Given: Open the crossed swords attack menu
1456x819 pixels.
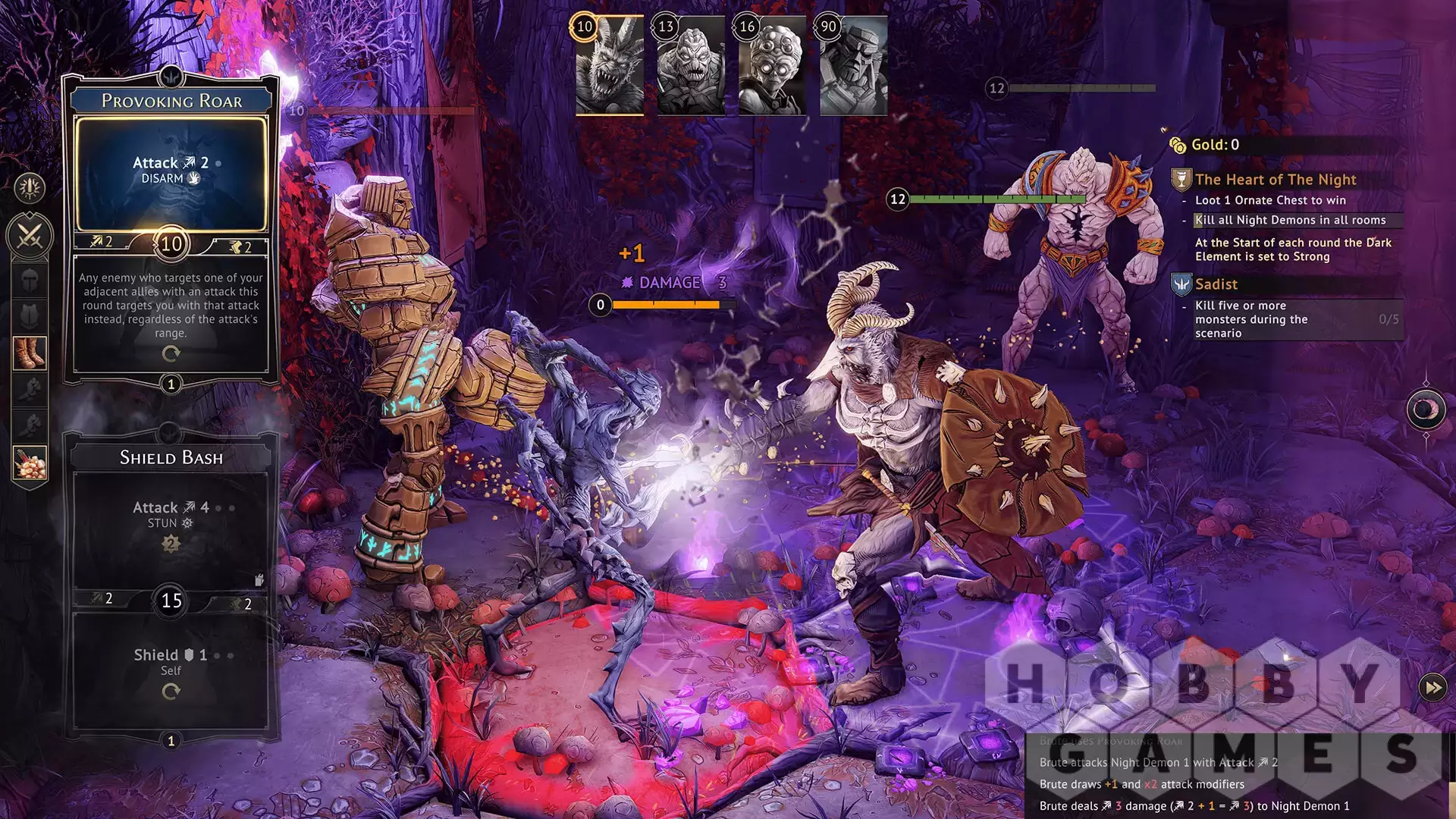Looking at the screenshot, I should [30, 236].
